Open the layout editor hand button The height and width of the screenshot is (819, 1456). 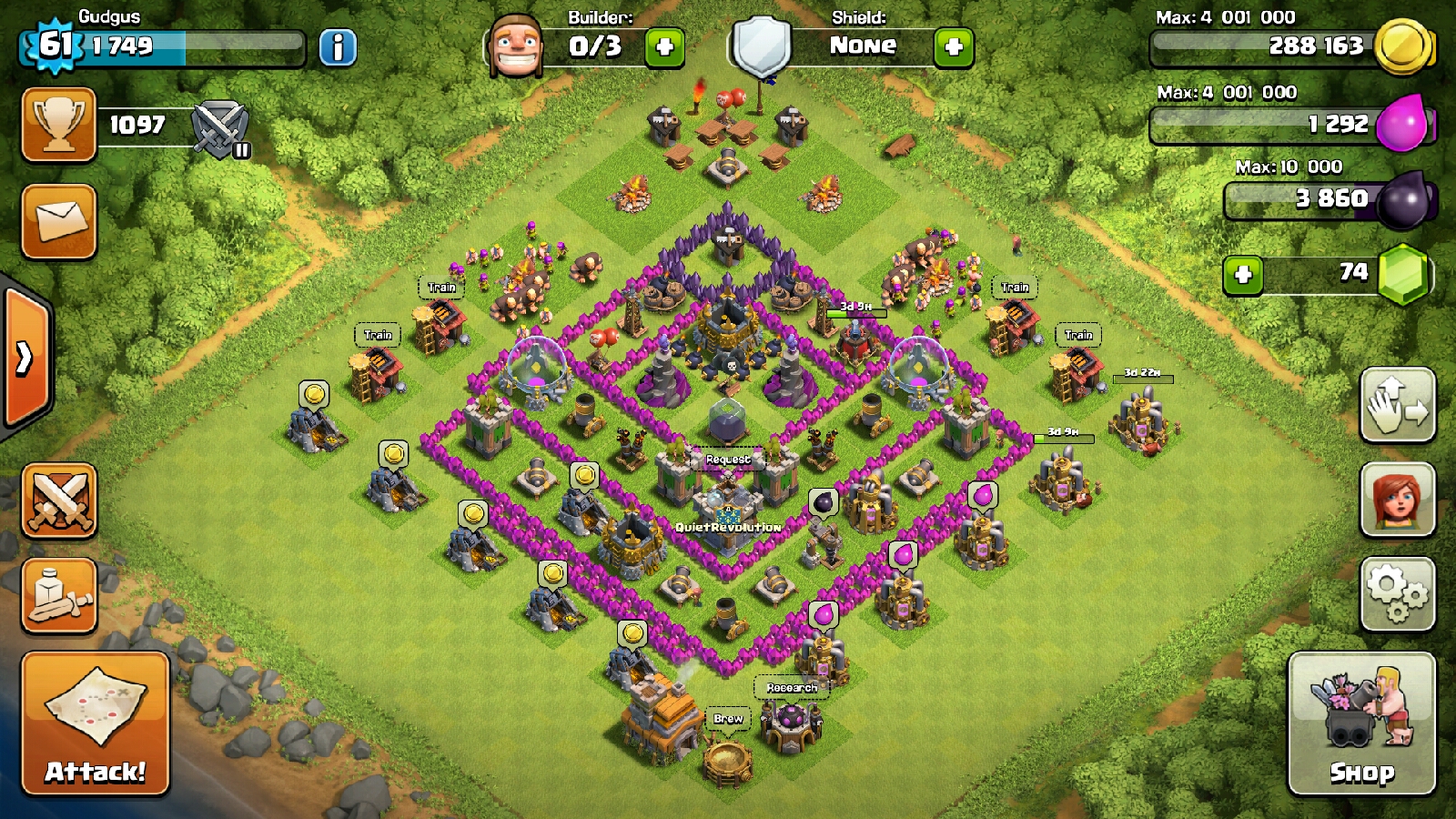(x=1398, y=405)
